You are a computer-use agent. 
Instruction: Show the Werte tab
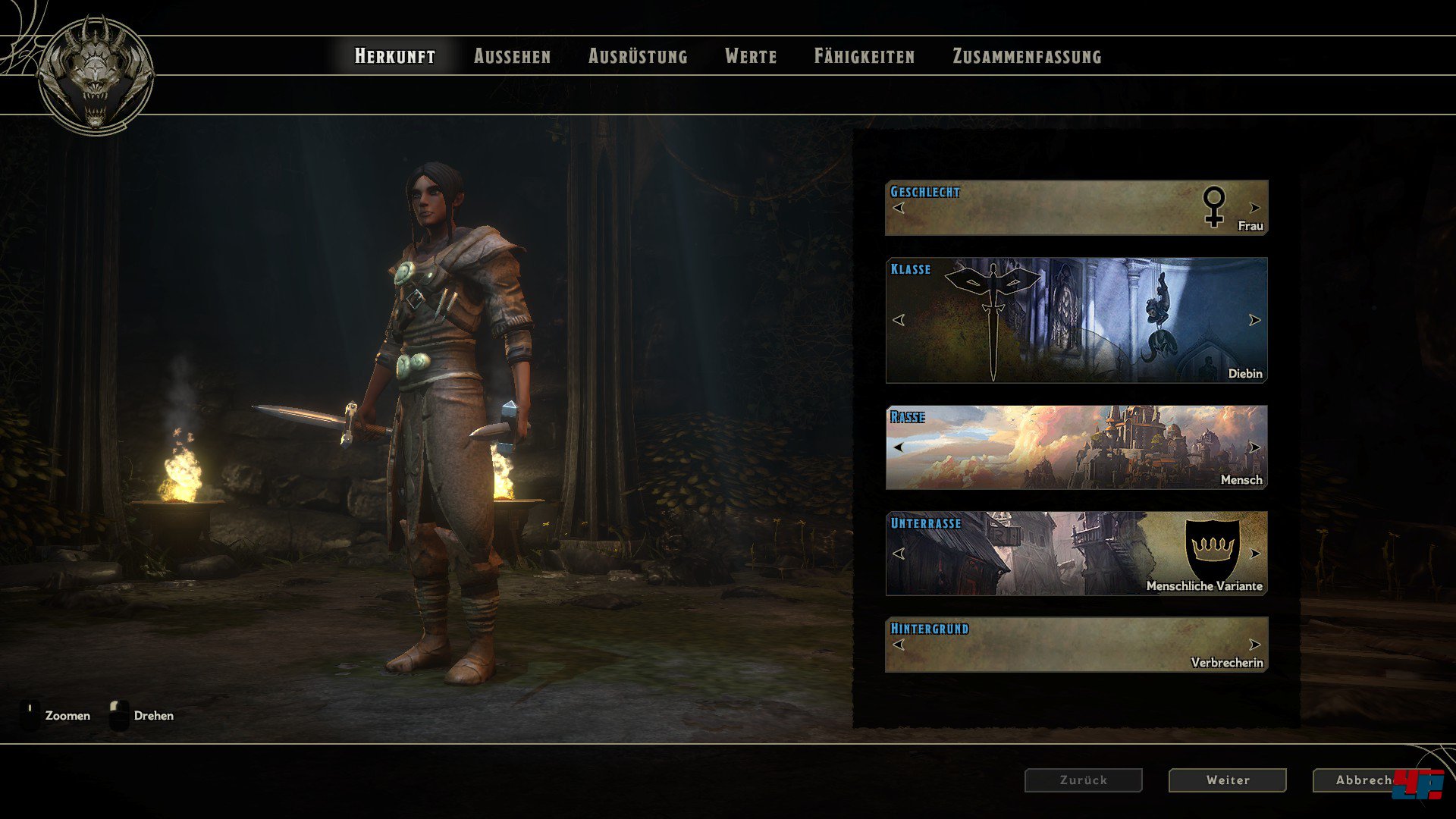click(x=751, y=56)
